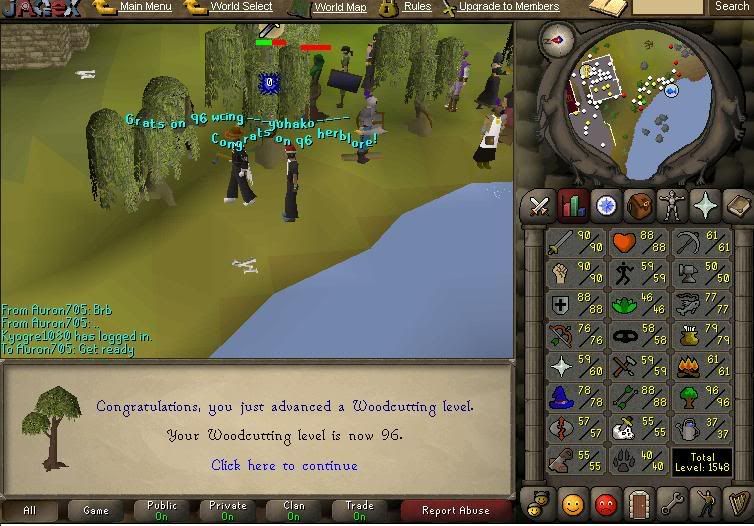The width and height of the screenshot is (754, 526).
Task: Open the World Map
Action: [340, 7]
